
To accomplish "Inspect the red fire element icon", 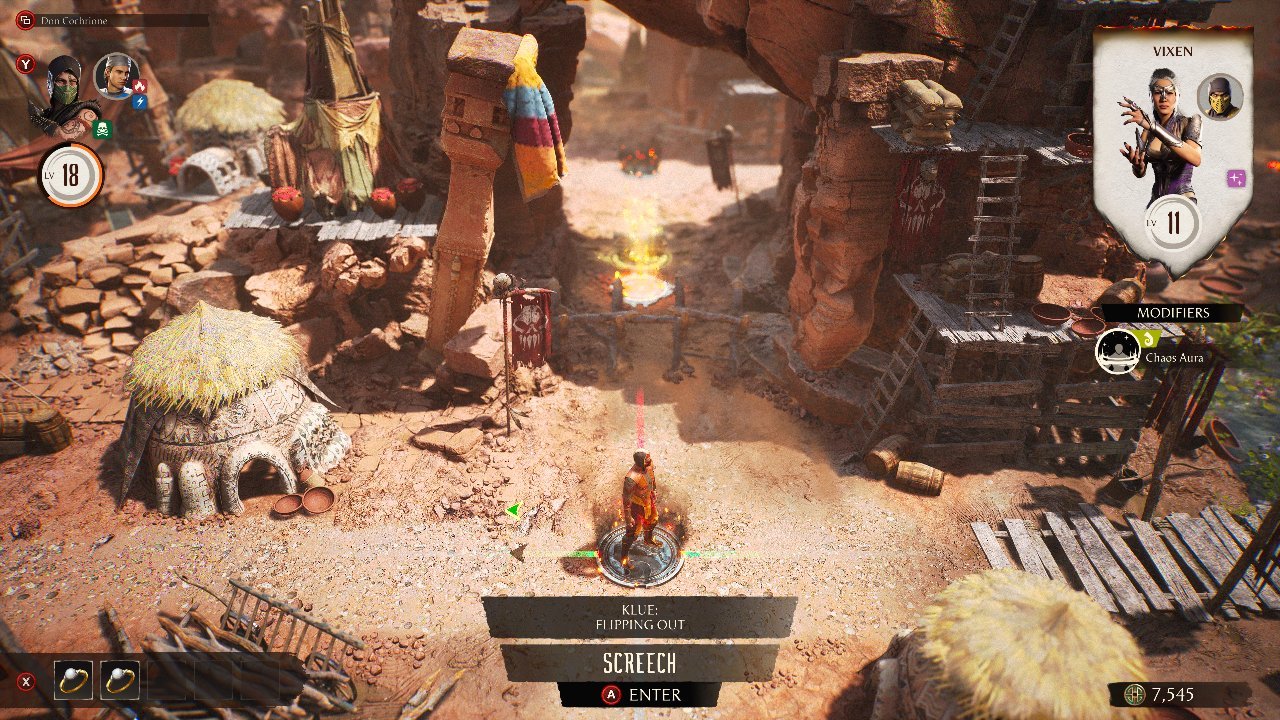I will (140, 87).
